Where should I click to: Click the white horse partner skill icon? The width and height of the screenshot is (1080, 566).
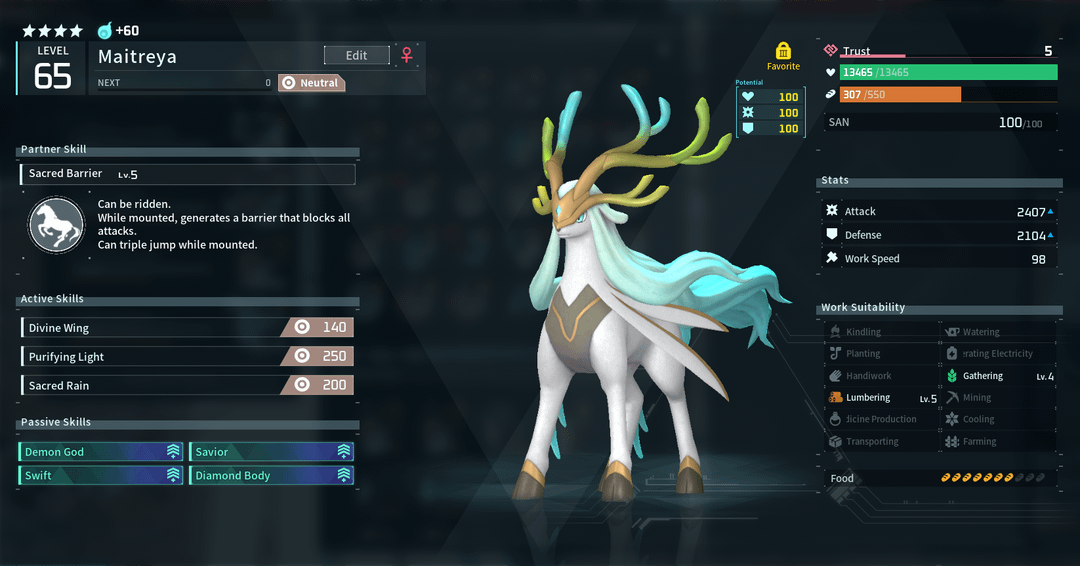56,225
